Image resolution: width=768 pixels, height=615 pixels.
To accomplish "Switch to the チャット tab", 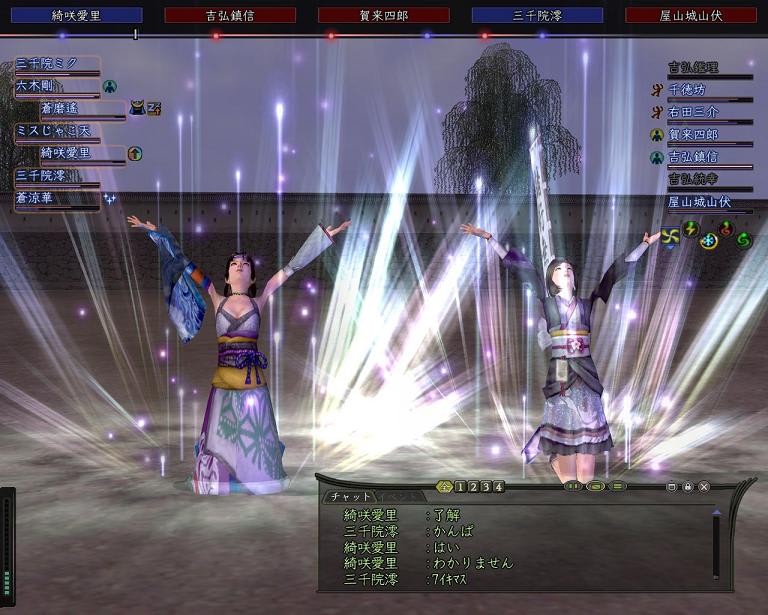I will [349, 496].
